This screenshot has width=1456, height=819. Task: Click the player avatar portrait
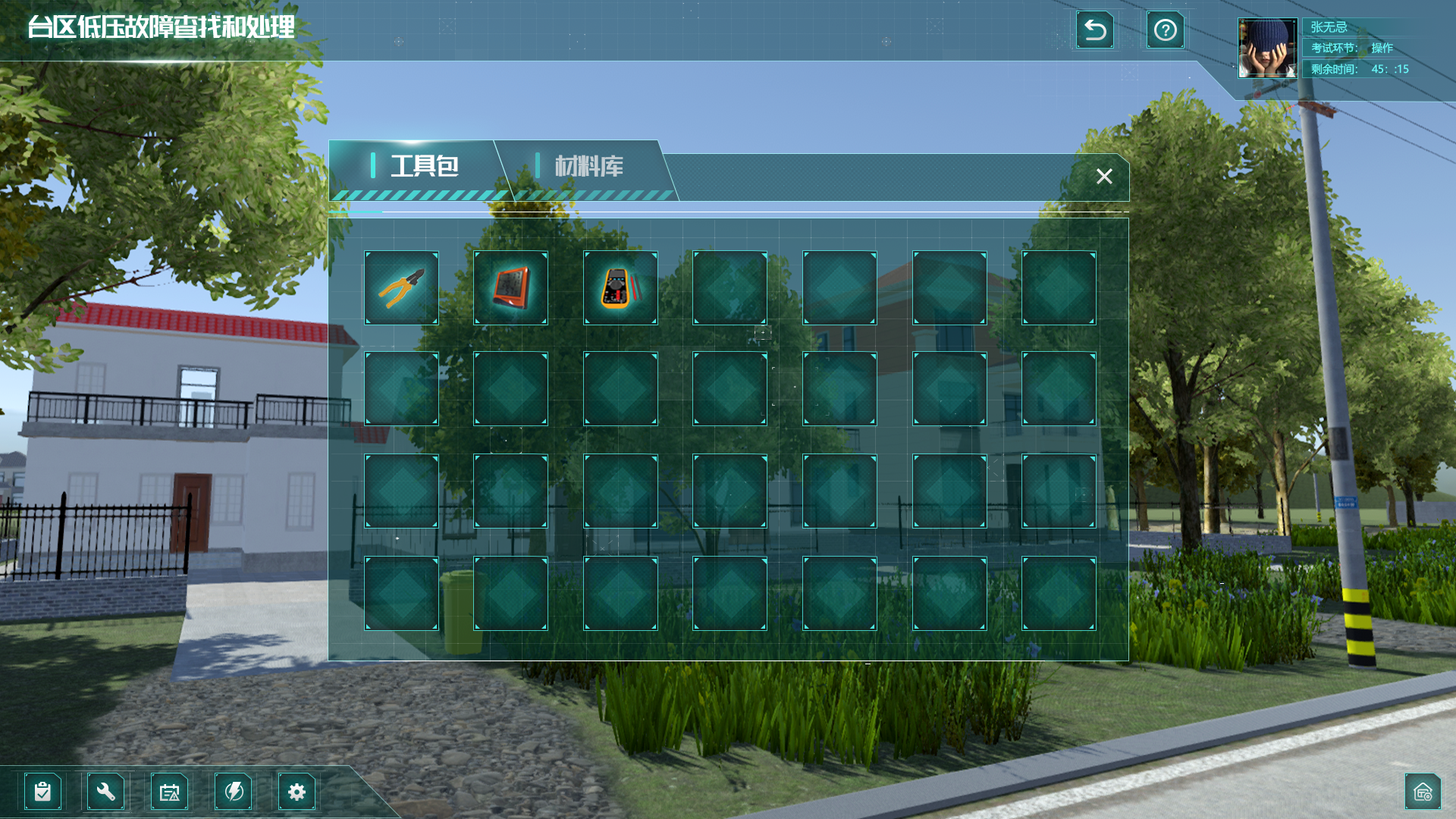(x=1267, y=49)
